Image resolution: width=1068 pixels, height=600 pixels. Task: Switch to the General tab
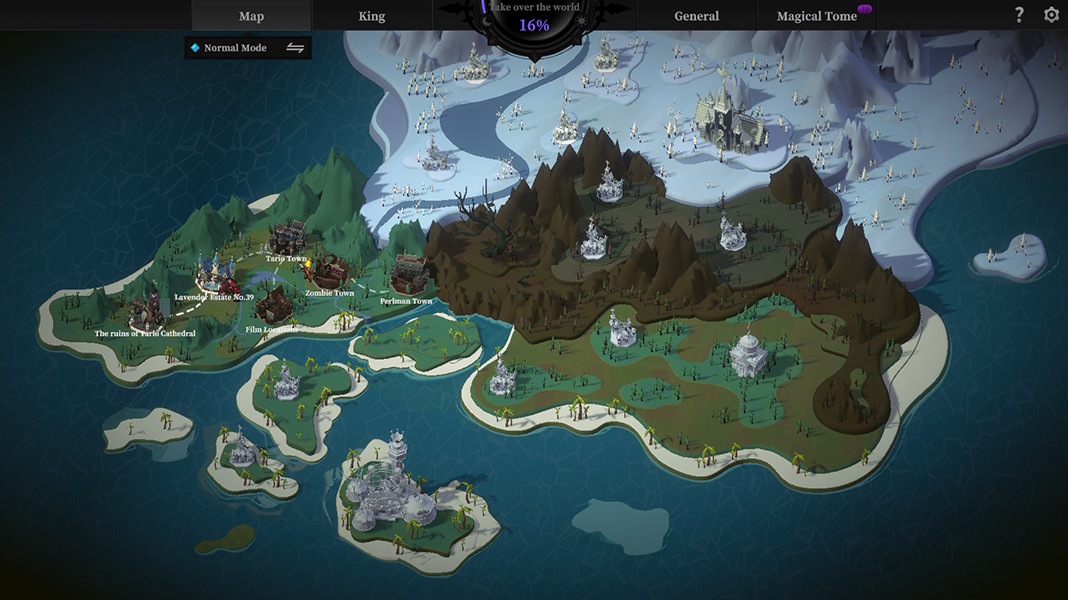696,16
